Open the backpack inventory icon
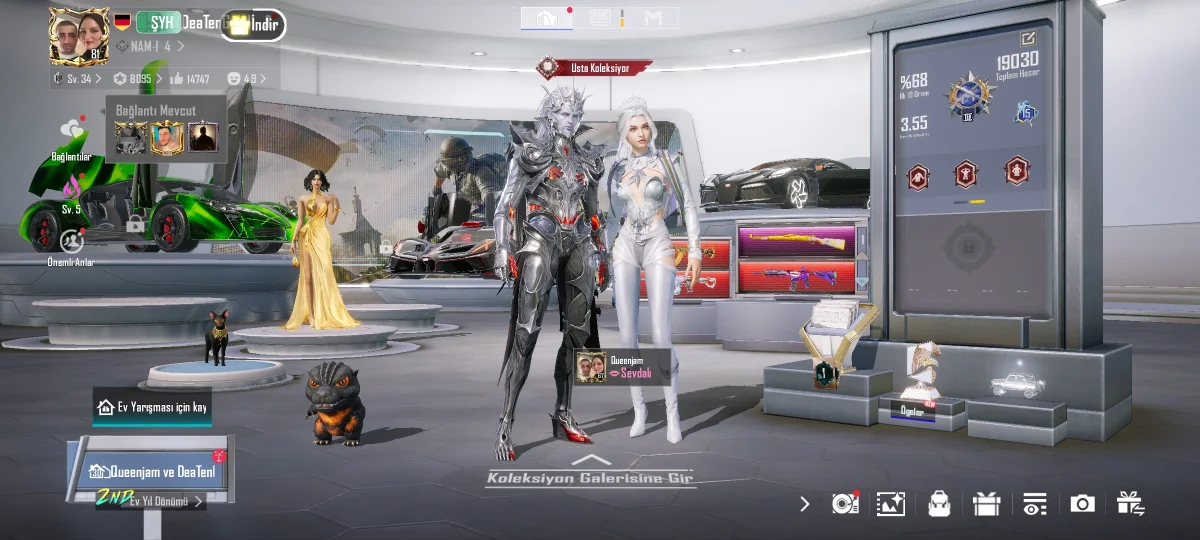1200x540 pixels. pyautogui.click(x=938, y=504)
